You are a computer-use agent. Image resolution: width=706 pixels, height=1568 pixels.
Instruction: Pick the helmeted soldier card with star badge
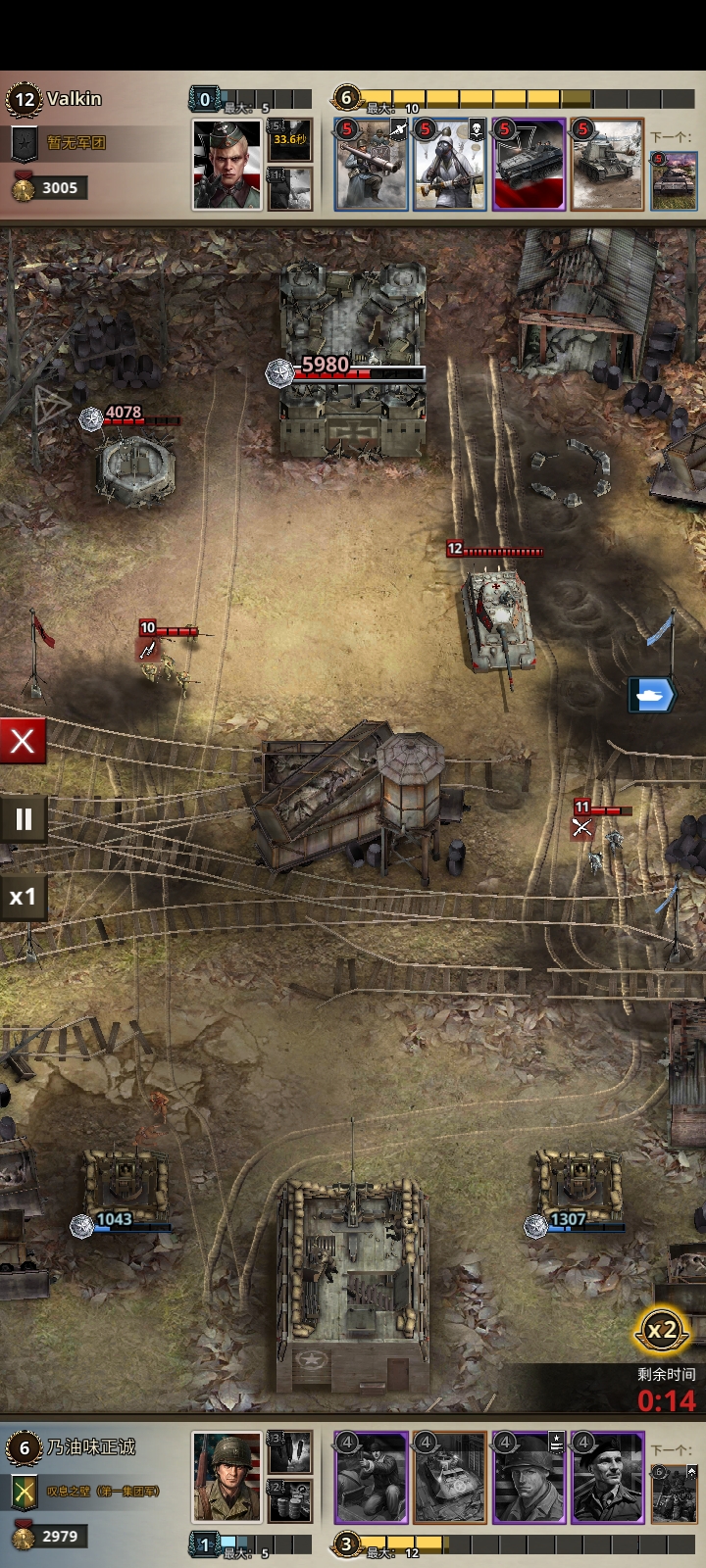[529, 1477]
